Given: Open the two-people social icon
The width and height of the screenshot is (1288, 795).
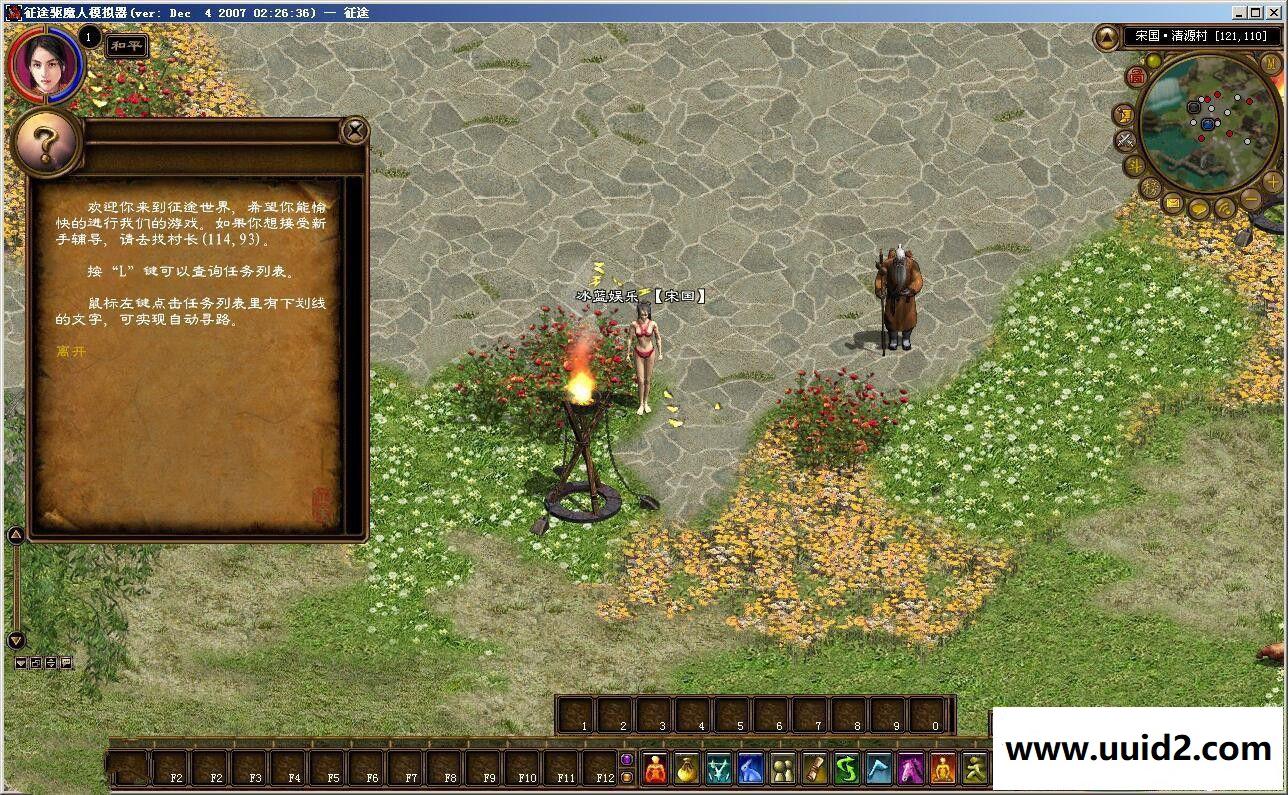Looking at the screenshot, I should 783,769.
